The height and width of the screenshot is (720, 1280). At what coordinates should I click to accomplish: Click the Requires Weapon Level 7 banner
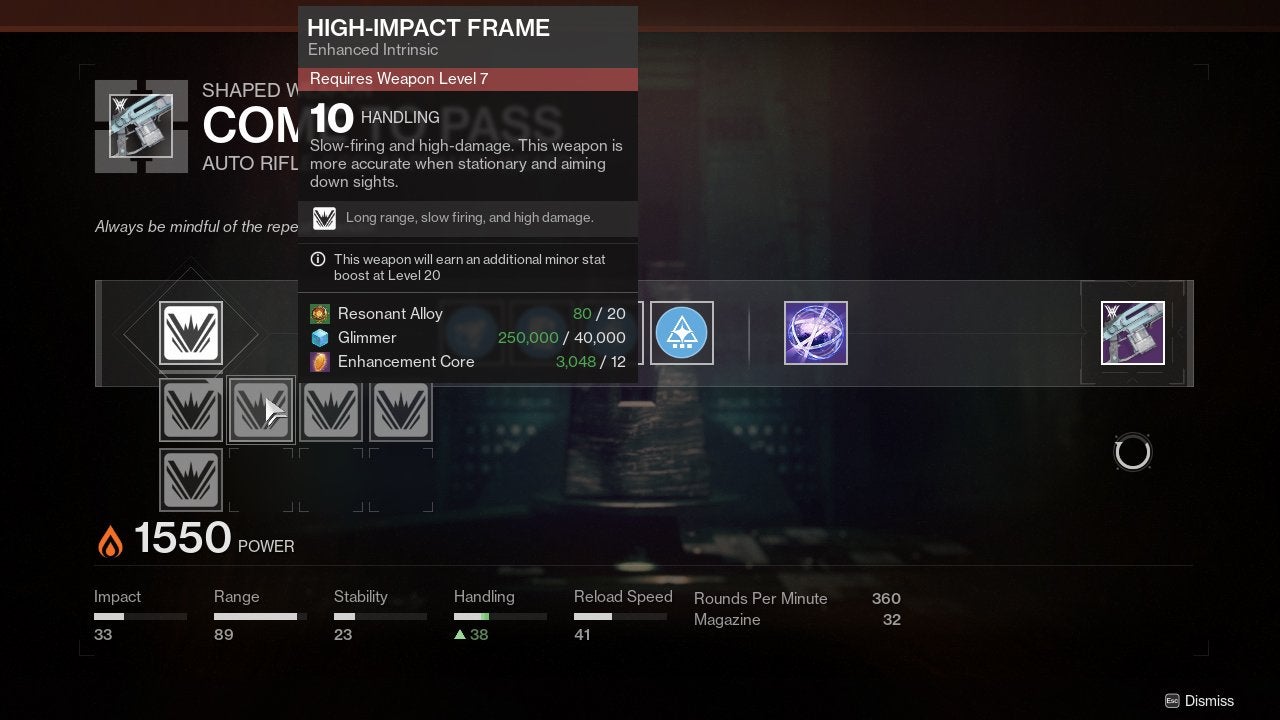(467, 78)
